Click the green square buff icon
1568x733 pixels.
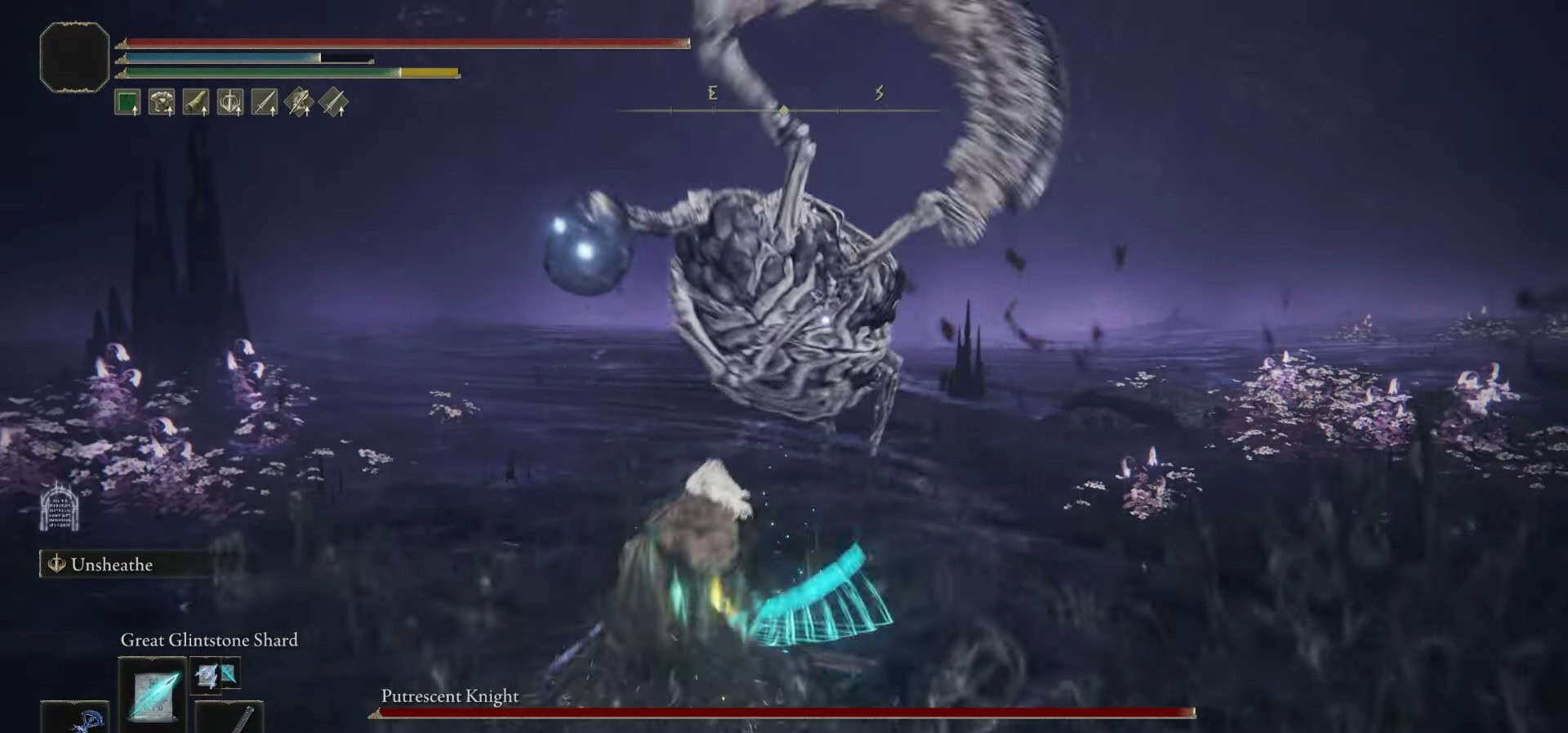point(127,103)
